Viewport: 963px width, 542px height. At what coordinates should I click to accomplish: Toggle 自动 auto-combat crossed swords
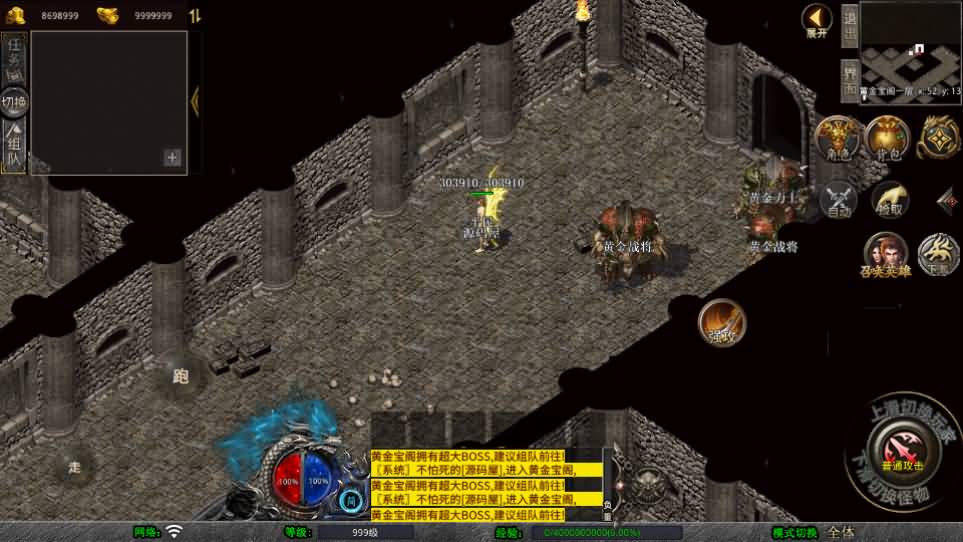pyautogui.click(x=839, y=199)
